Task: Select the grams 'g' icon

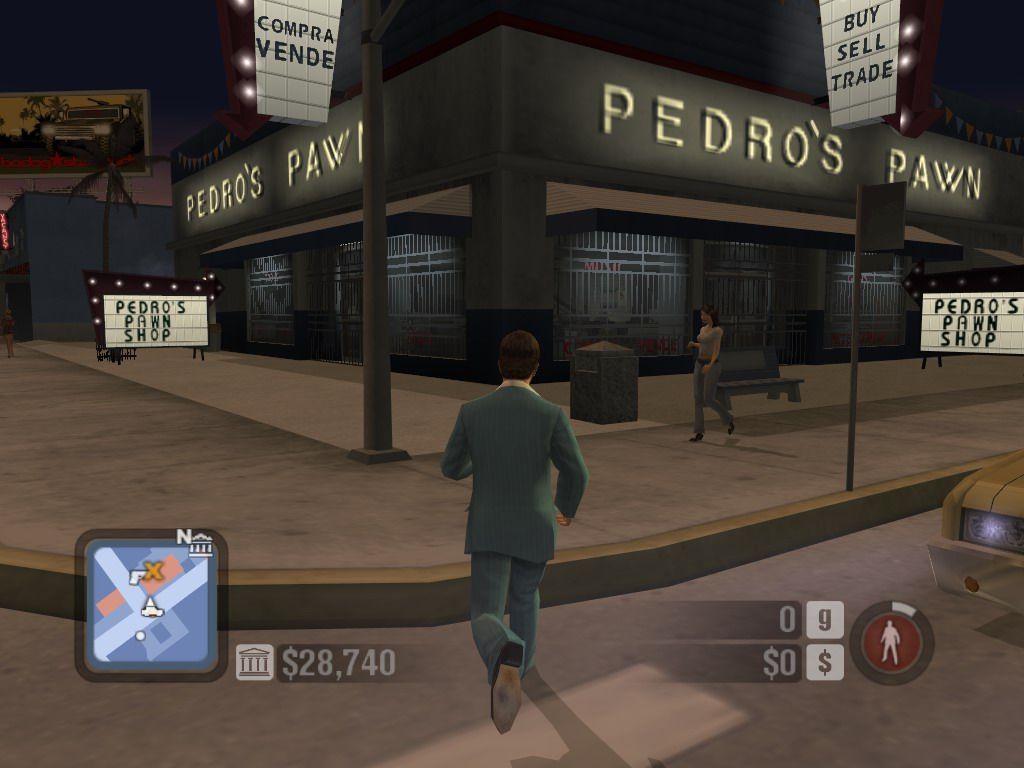Action: point(824,620)
